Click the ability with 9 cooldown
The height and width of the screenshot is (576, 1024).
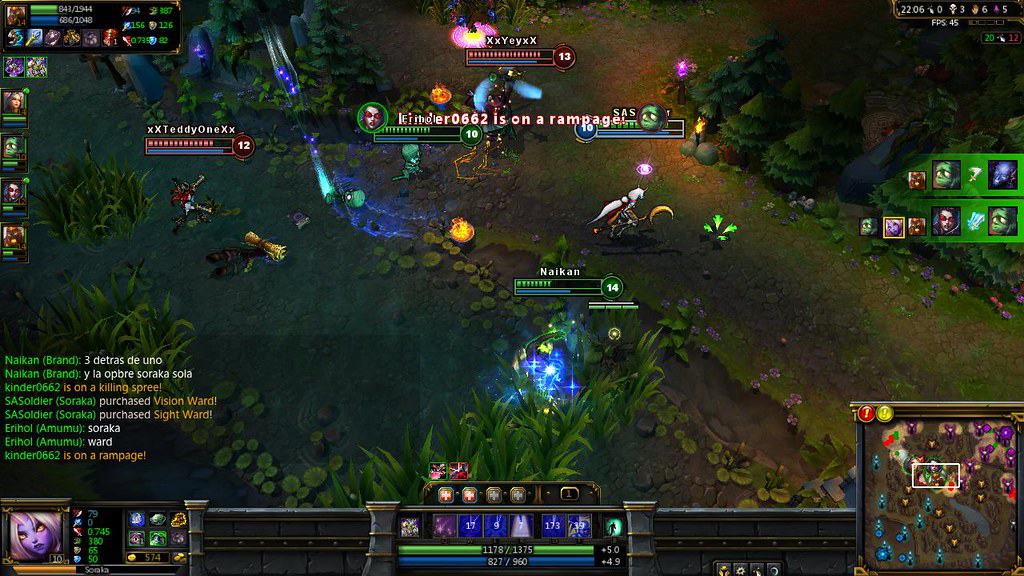coord(498,525)
